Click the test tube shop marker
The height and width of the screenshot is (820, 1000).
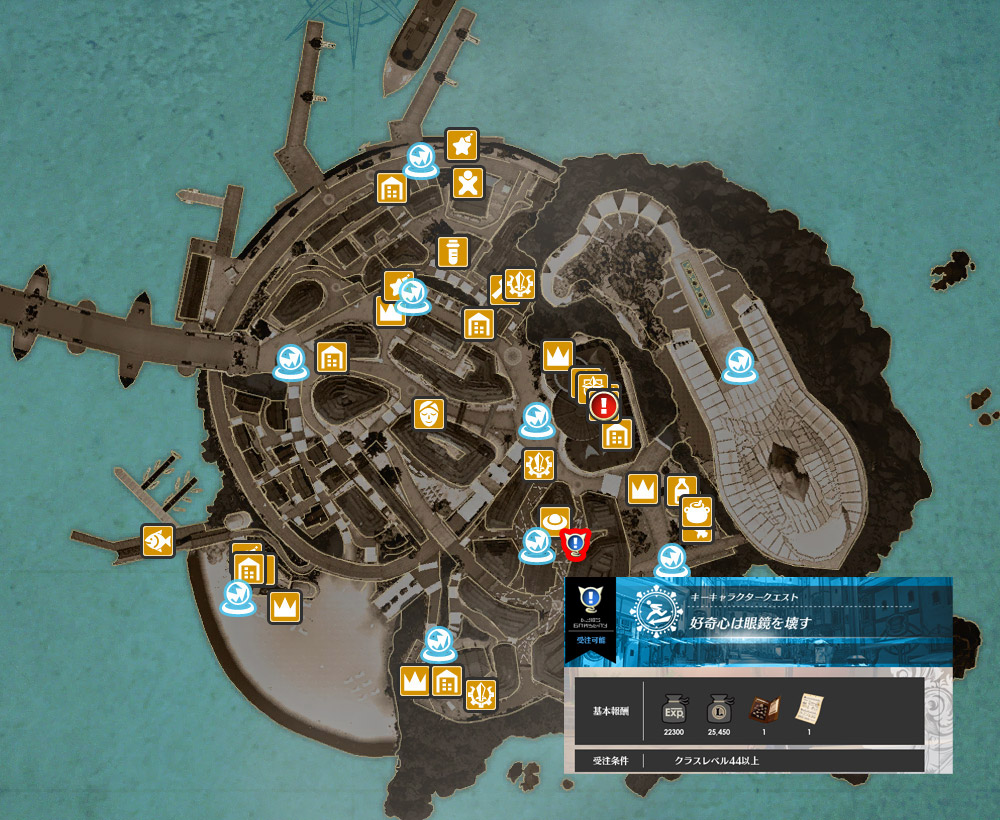pos(453,252)
